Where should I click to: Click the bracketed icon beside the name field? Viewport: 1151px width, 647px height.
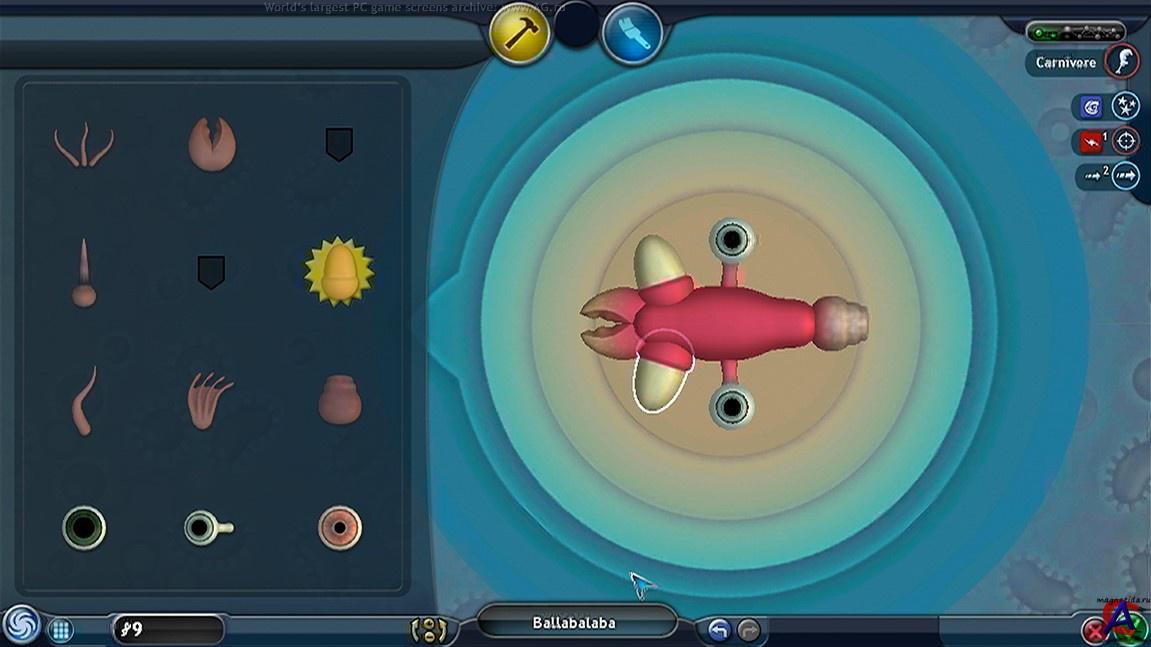pyautogui.click(x=429, y=630)
